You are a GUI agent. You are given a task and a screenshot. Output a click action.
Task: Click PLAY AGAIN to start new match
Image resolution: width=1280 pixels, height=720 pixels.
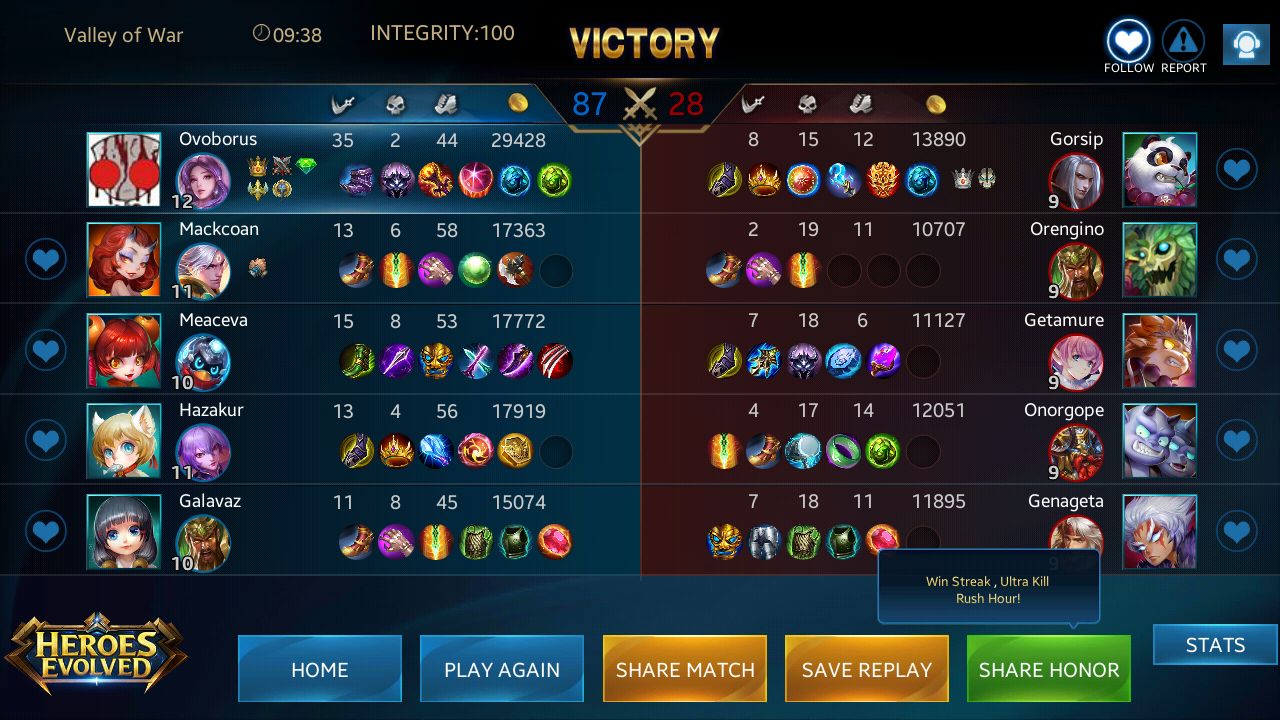(502, 669)
